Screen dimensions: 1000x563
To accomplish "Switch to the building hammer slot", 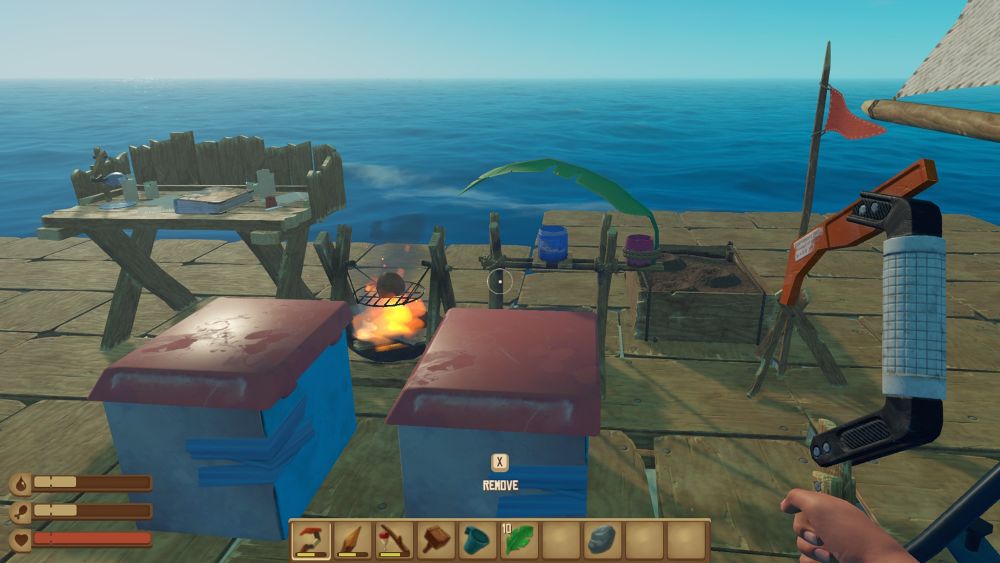I will [437, 540].
